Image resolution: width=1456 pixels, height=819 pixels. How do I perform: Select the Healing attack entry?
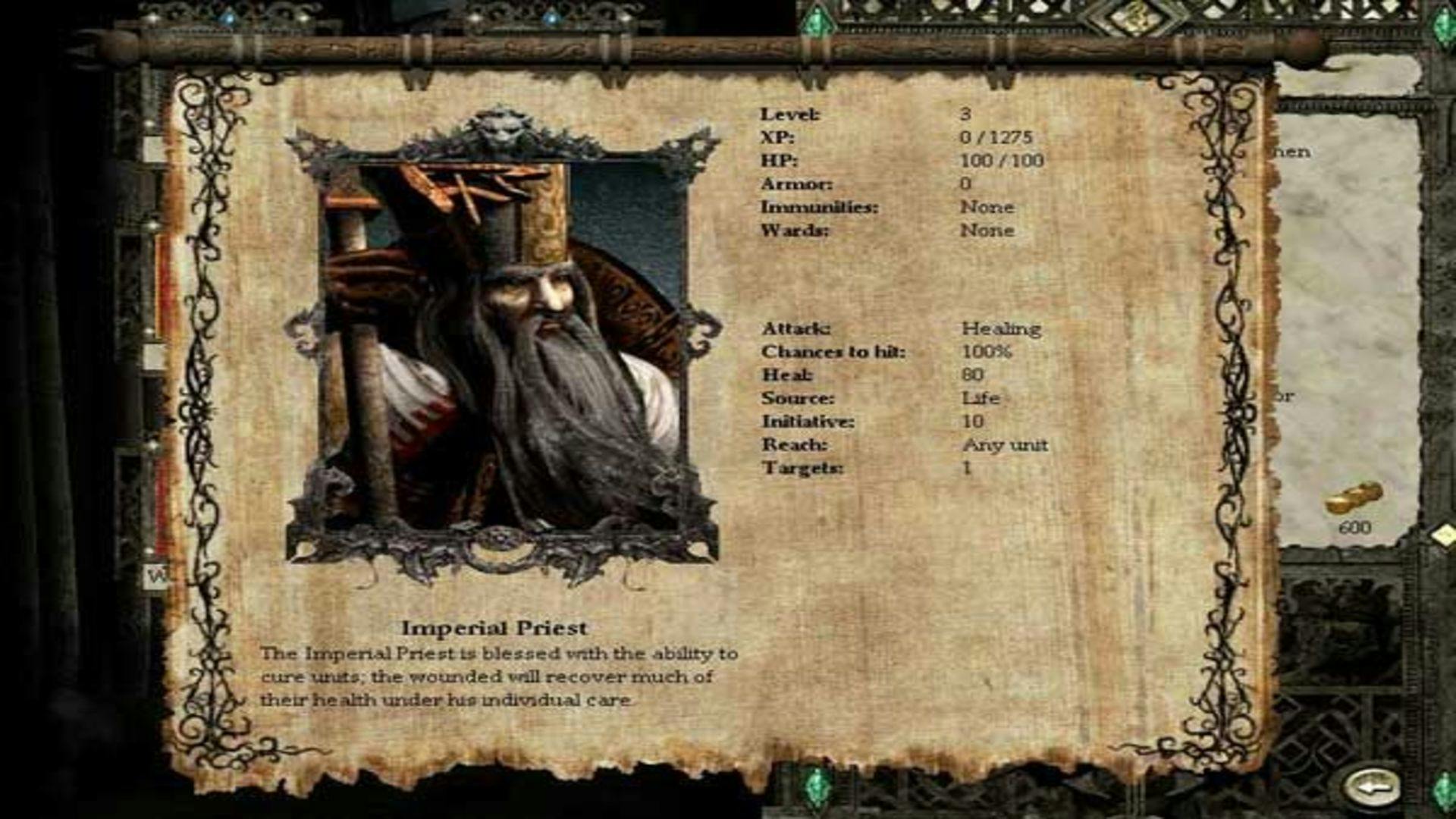pyautogui.click(x=1003, y=329)
